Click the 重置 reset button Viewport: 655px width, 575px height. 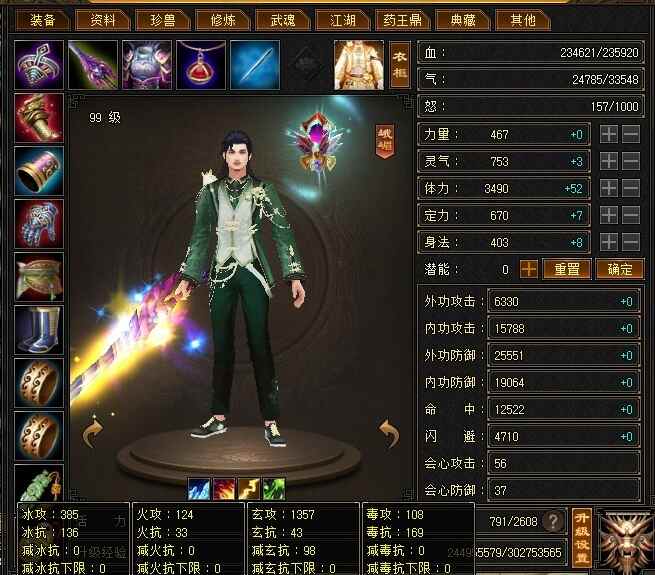point(566,269)
